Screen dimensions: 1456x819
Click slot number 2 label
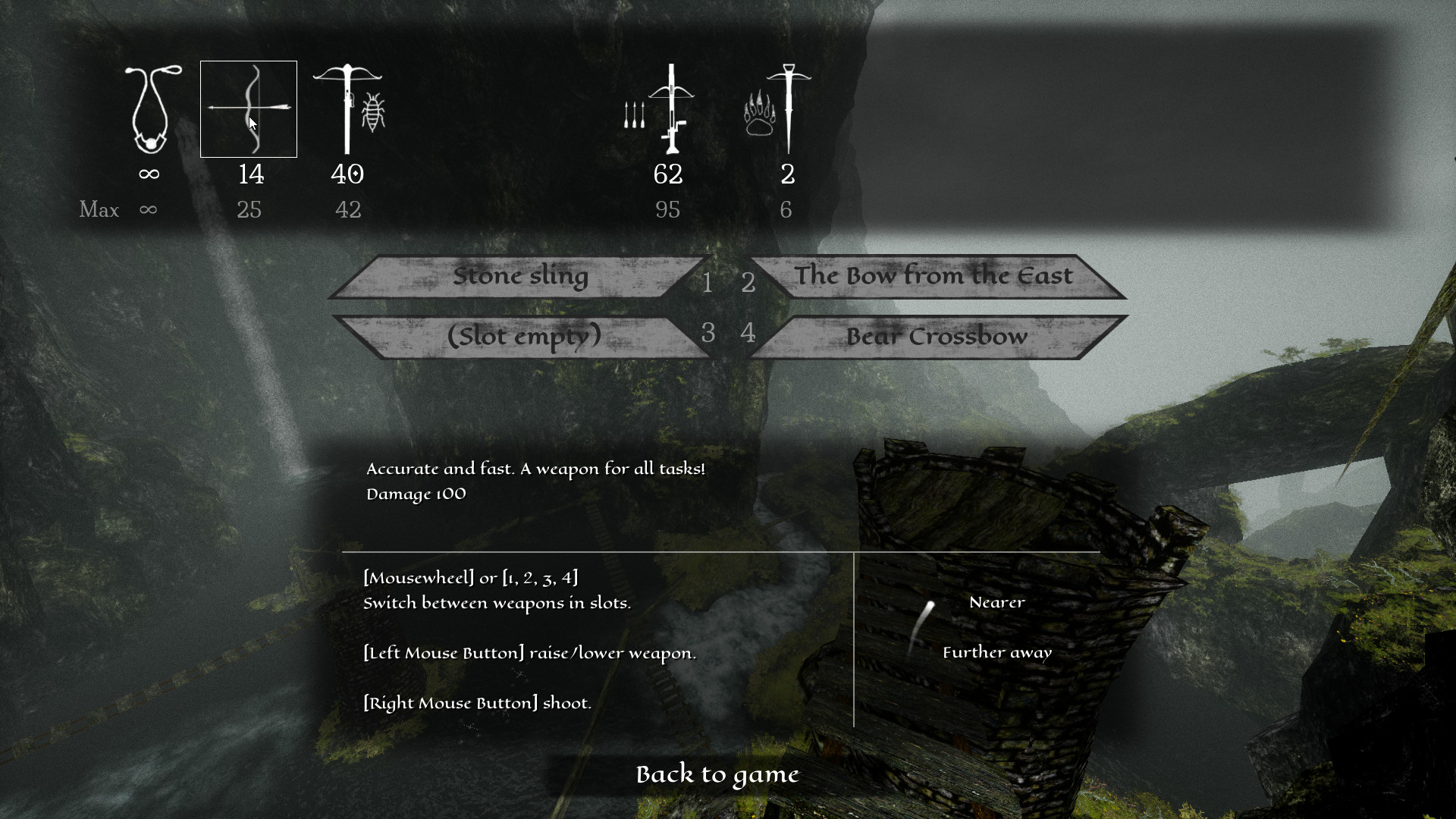coord(748,283)
